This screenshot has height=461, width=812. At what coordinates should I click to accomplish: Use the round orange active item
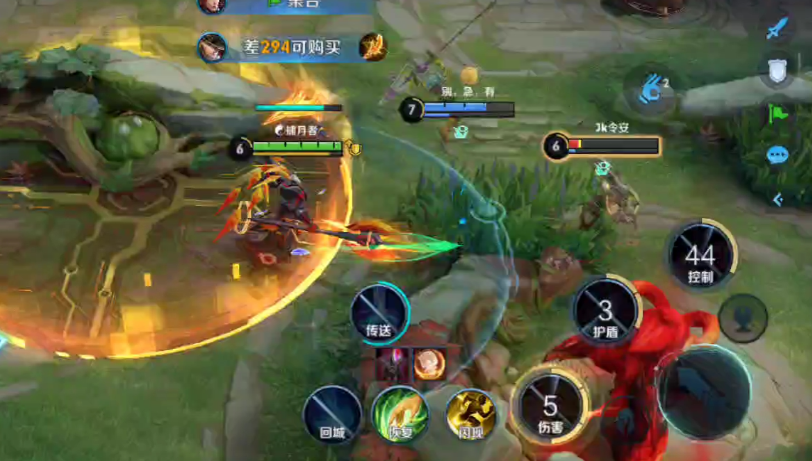tap(431, 363)
